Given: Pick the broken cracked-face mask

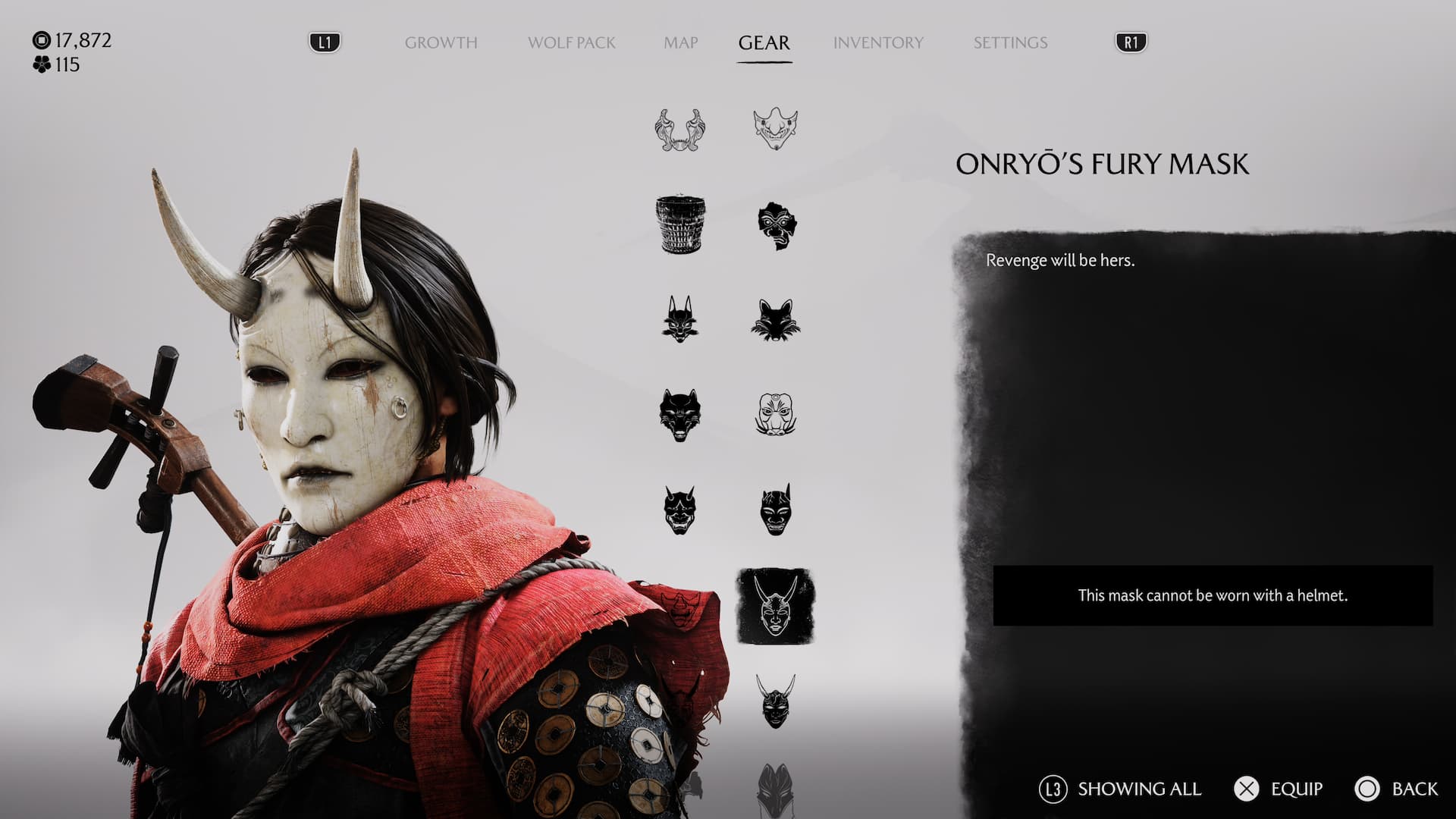Looking at the screenshot, I should 775,225.
